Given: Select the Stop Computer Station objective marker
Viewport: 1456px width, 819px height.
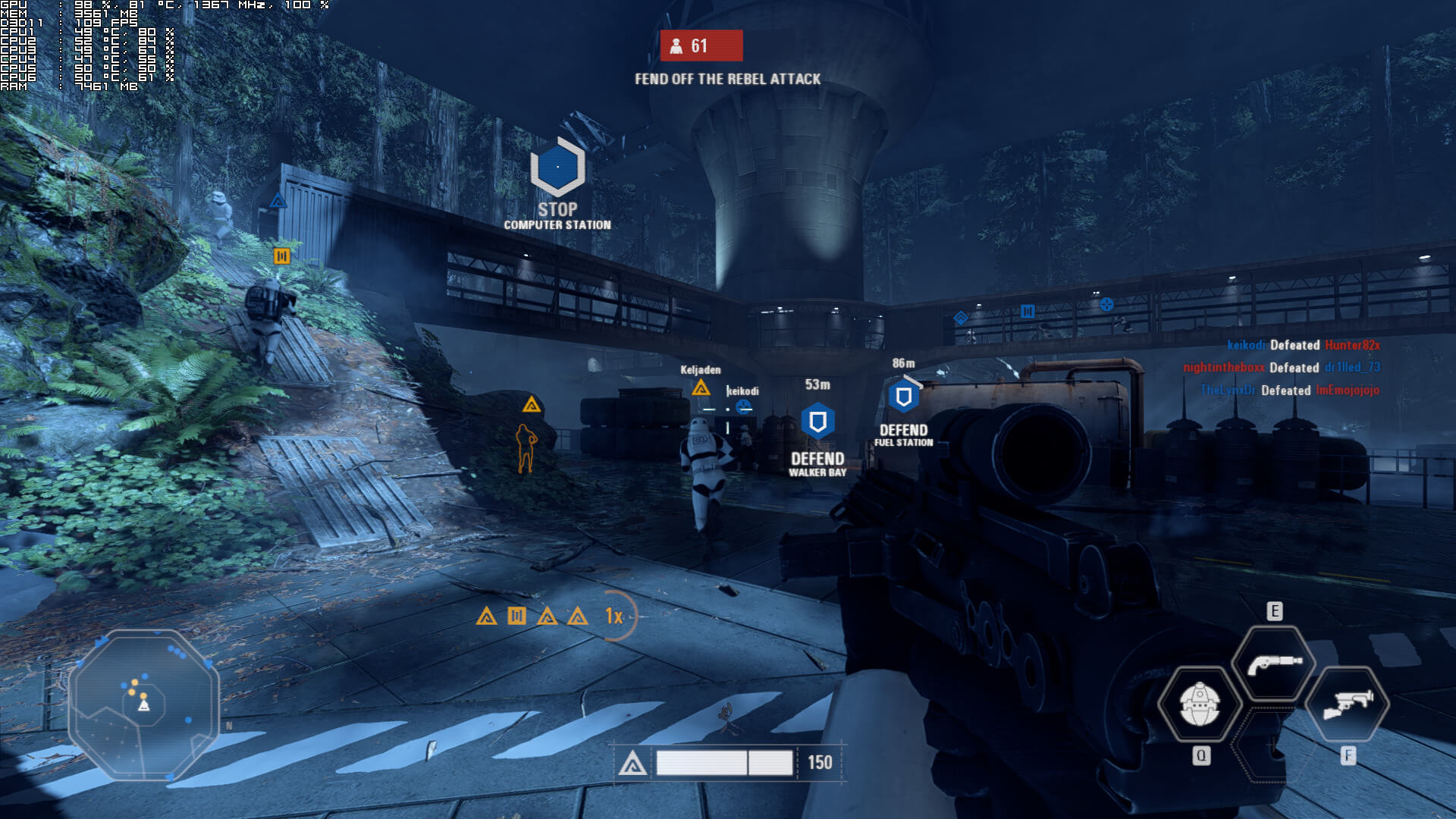Looking at the screenshot, I should 557,168.
